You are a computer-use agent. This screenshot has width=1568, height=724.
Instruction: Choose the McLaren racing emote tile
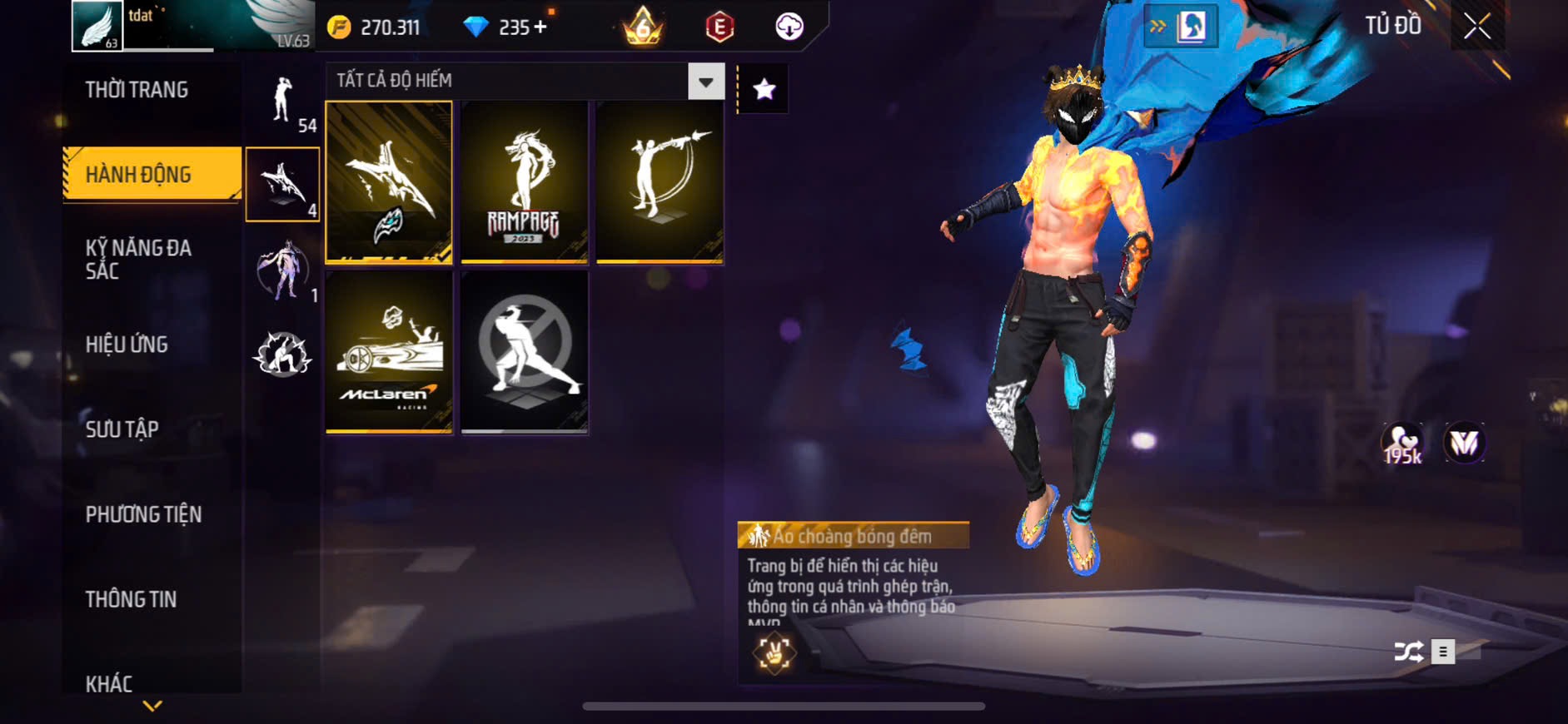point(389,351)
